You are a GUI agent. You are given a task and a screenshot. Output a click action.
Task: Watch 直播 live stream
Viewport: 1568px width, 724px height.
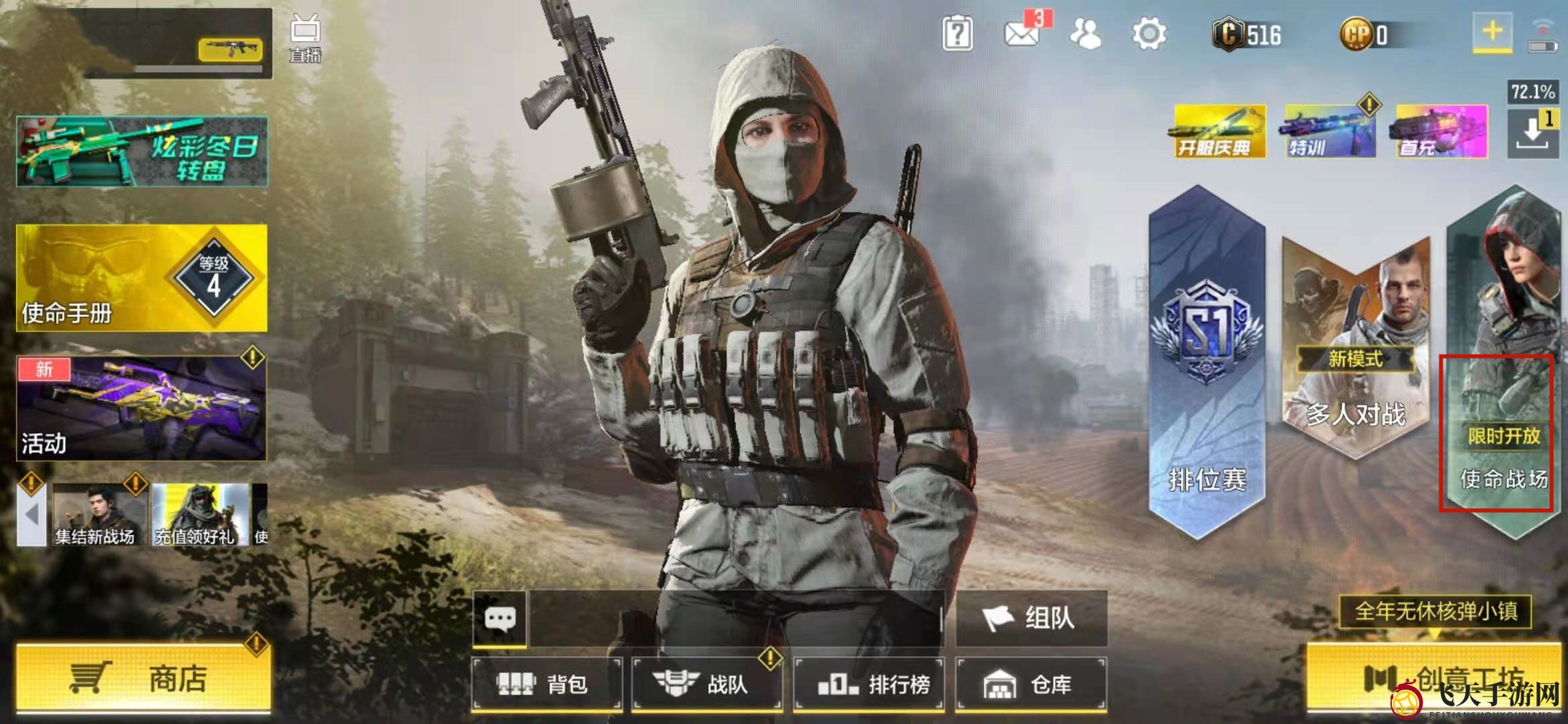(x=305, y=39)
